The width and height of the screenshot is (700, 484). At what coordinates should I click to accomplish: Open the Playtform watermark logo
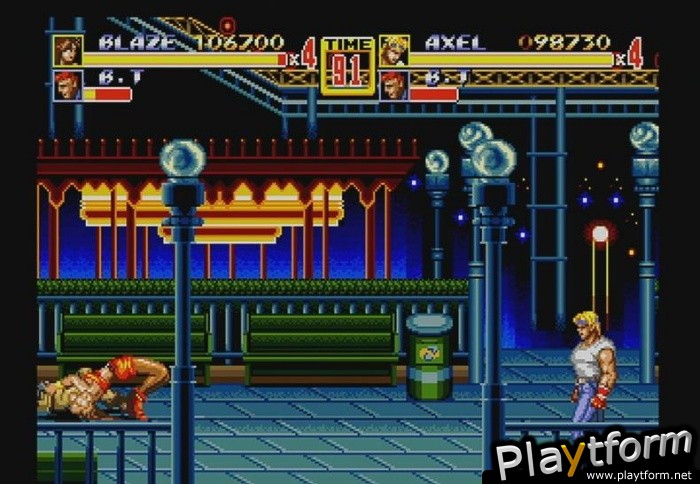click(x=594, y=455)
